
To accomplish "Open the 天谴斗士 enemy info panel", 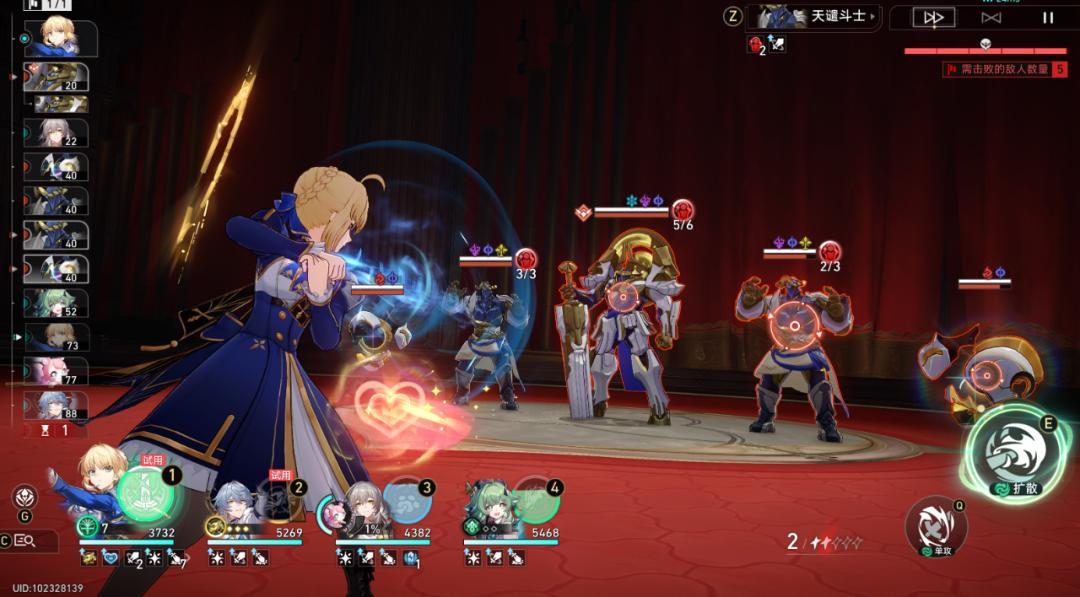I will click(815, 16).
